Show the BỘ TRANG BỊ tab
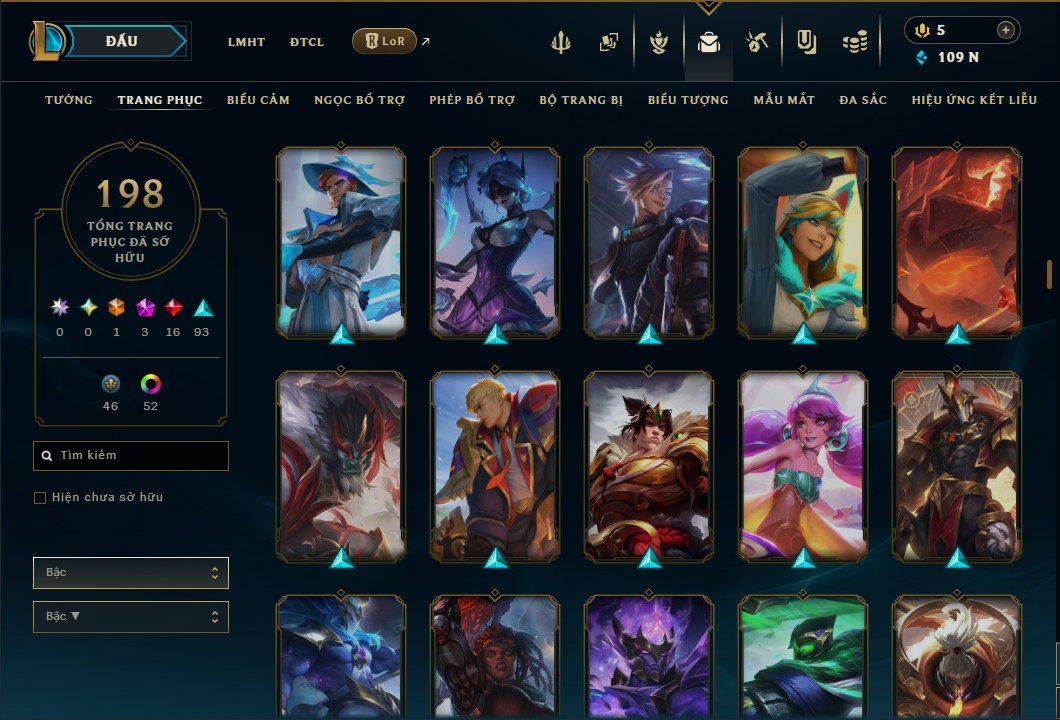Screen dimensions: 1060x720 (x=581, y=100)
